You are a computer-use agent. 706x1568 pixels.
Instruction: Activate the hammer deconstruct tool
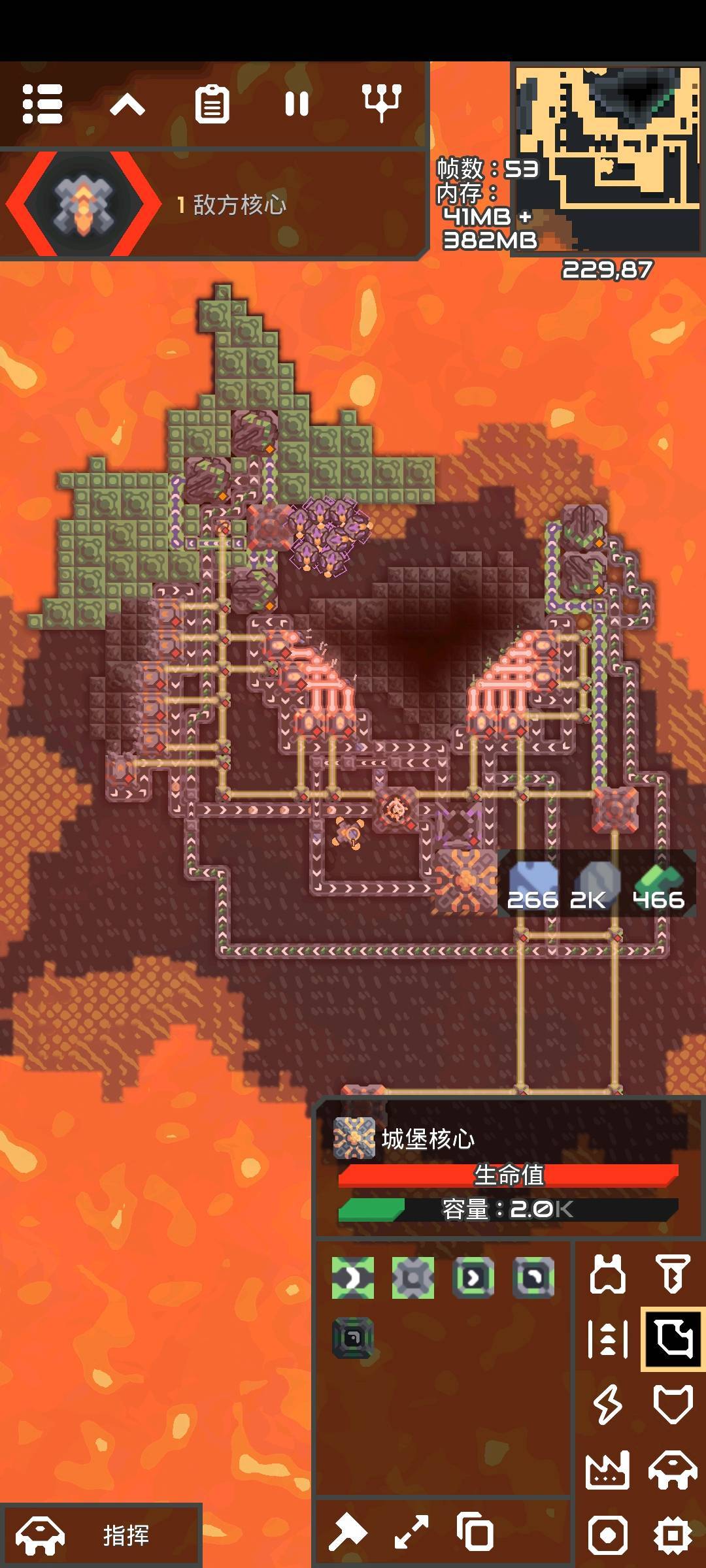(348, 1532)
